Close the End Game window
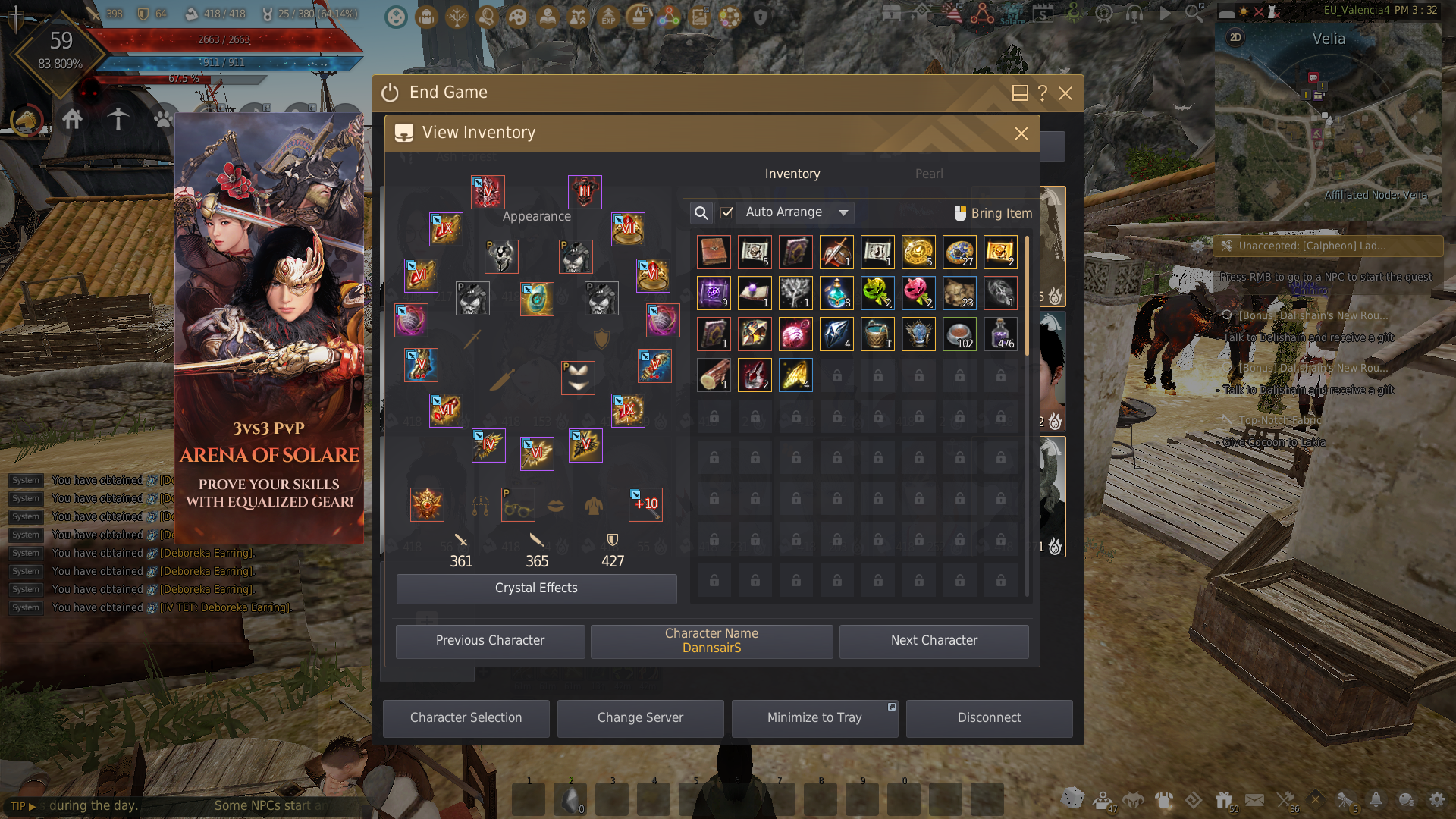Screen dimensions: 1456x819 click(x=1065, y=93)
